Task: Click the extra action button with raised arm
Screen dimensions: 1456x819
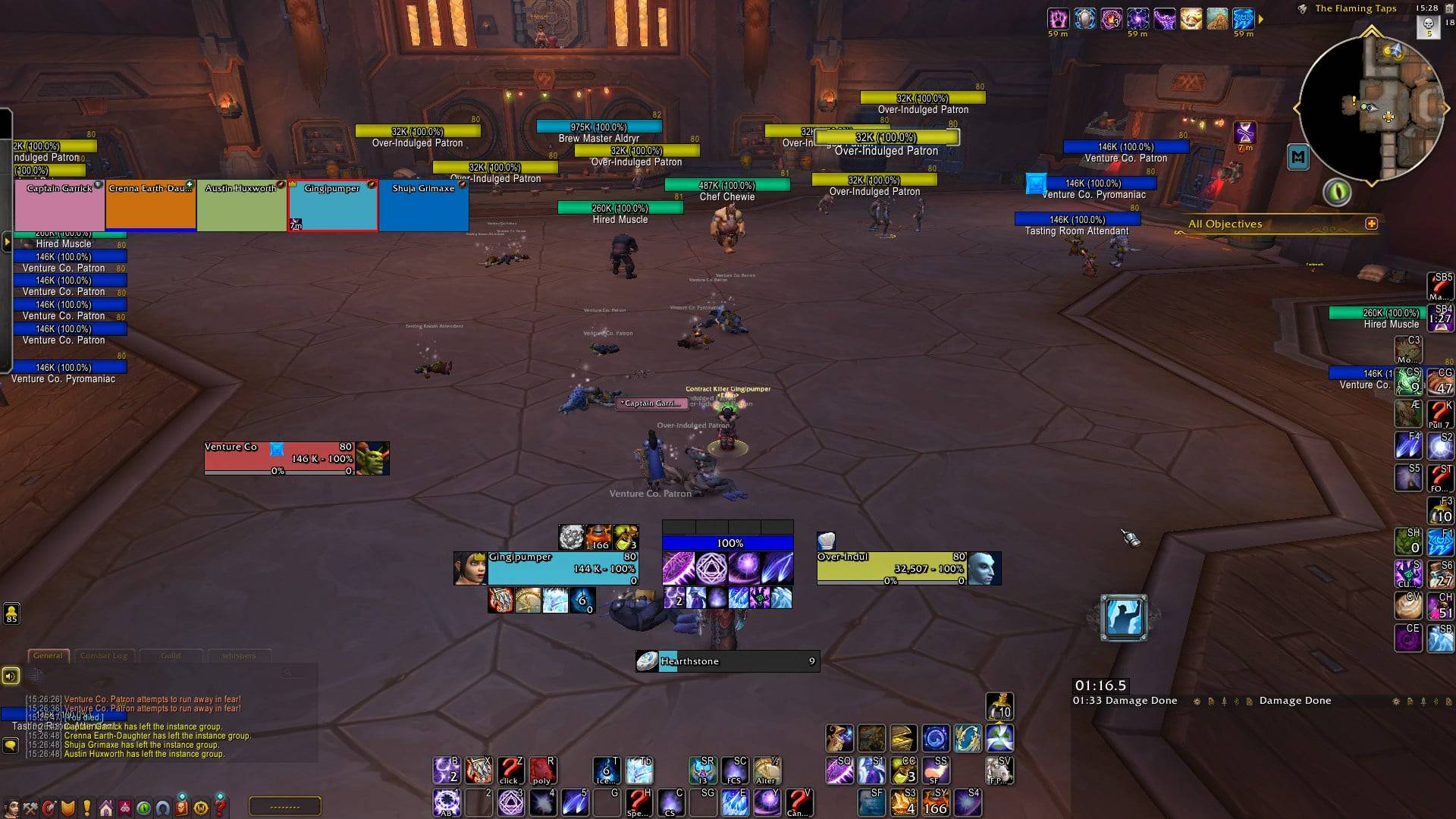Action: [x=1123, y=617]
